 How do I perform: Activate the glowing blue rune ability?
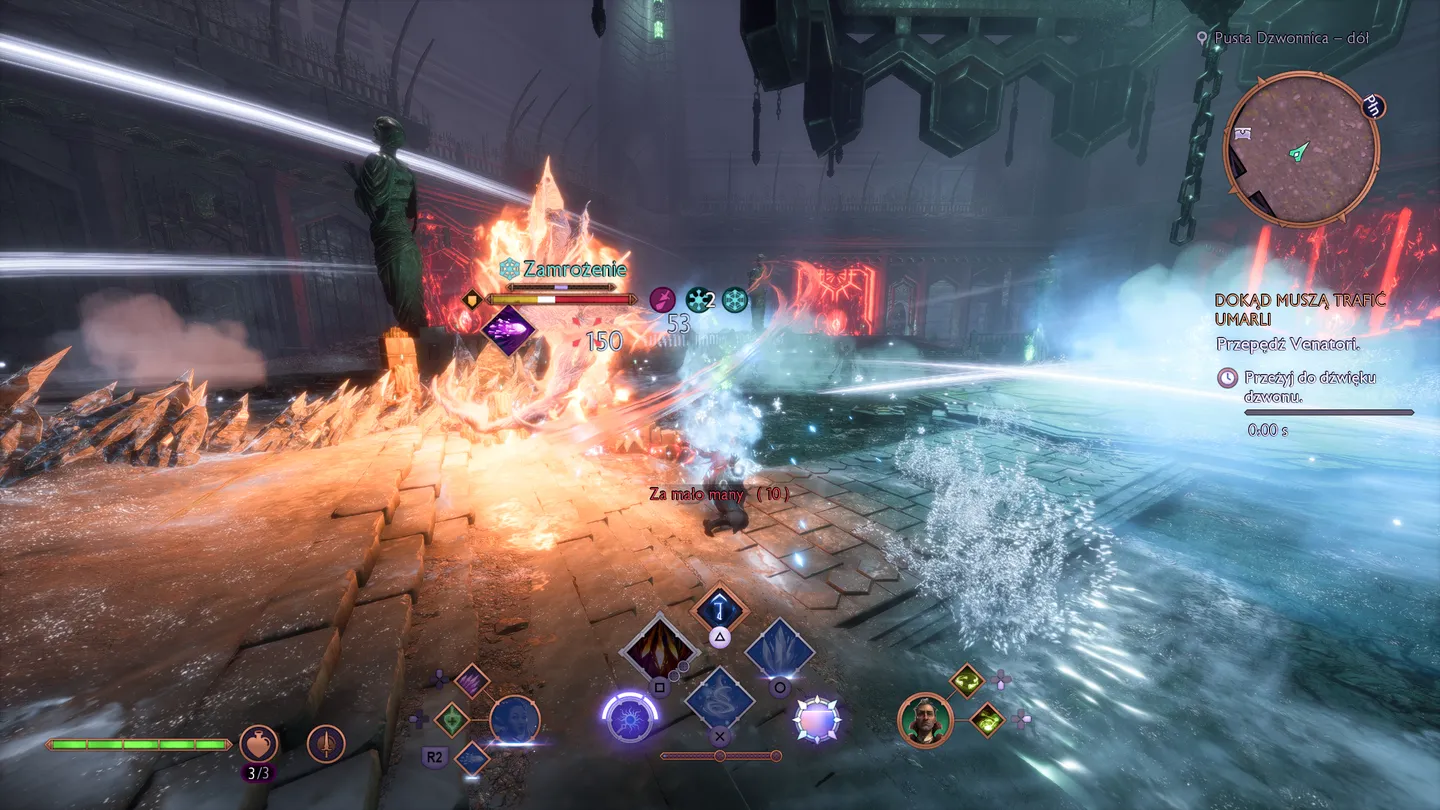[x=719, y=606]
